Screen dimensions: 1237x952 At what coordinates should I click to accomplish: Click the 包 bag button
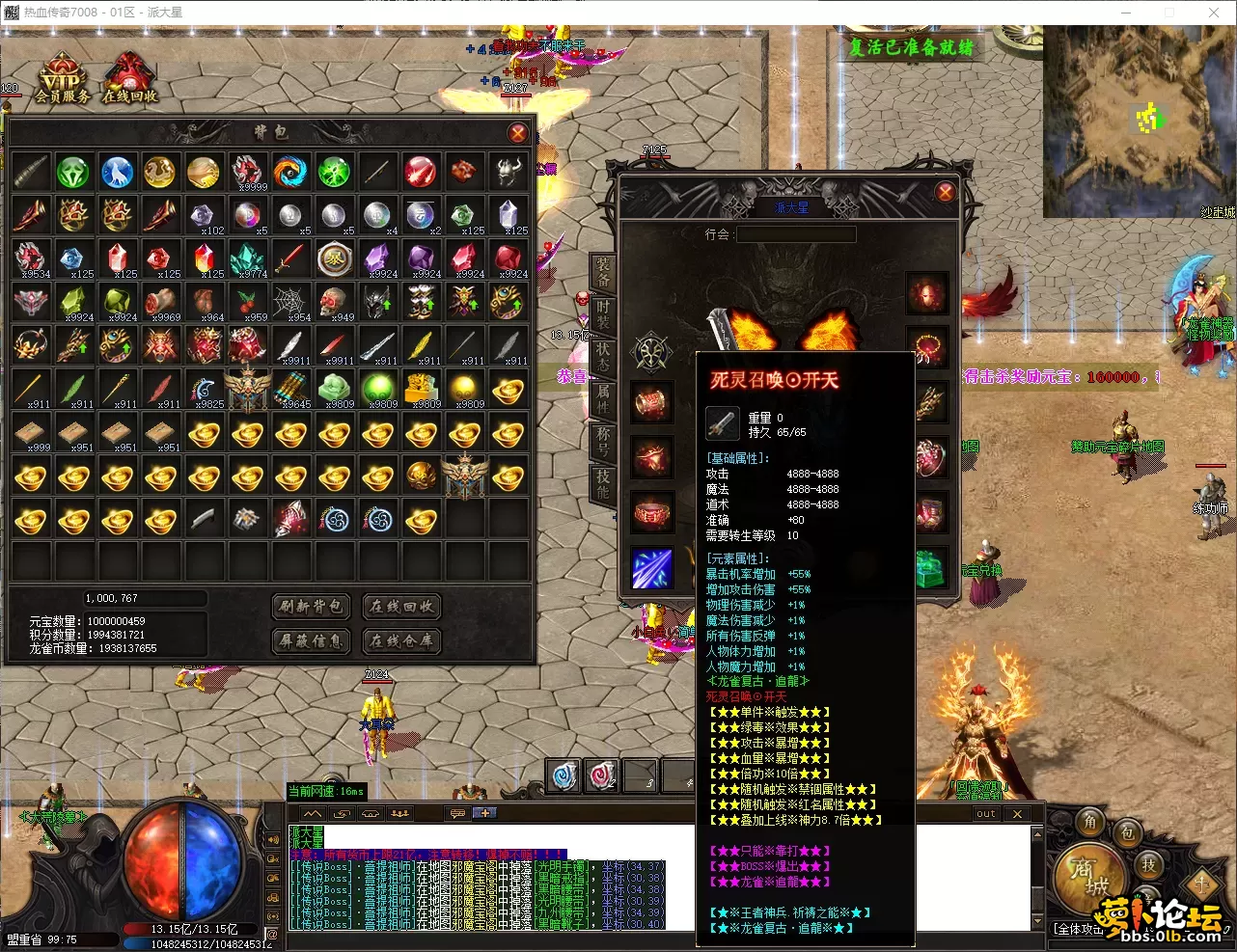pos(1126,832)
